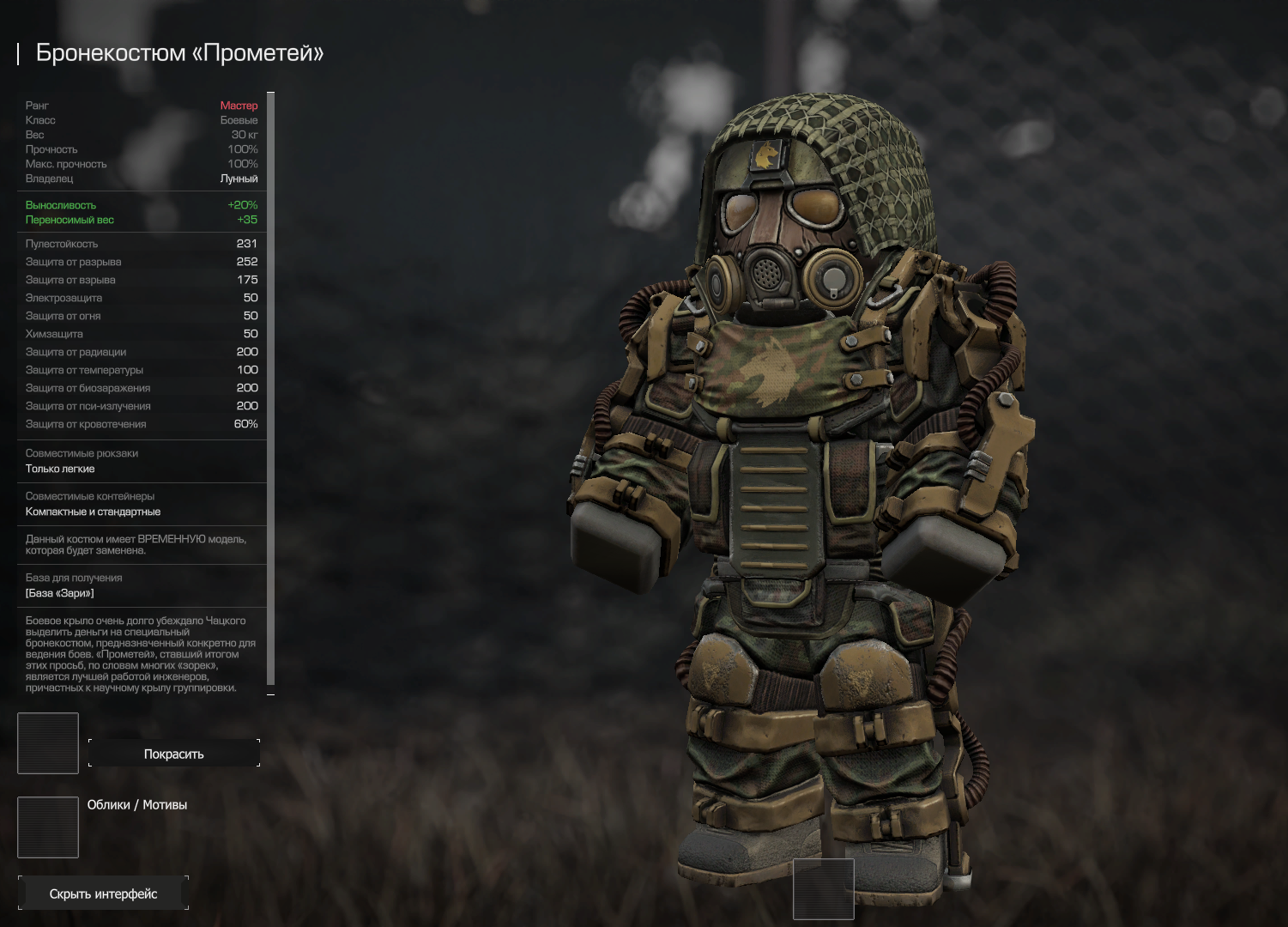Hide the interface with Скрыть интерфейс
Image resolution: width=1288 pixels, height=927 pixels.
point(103,894)
